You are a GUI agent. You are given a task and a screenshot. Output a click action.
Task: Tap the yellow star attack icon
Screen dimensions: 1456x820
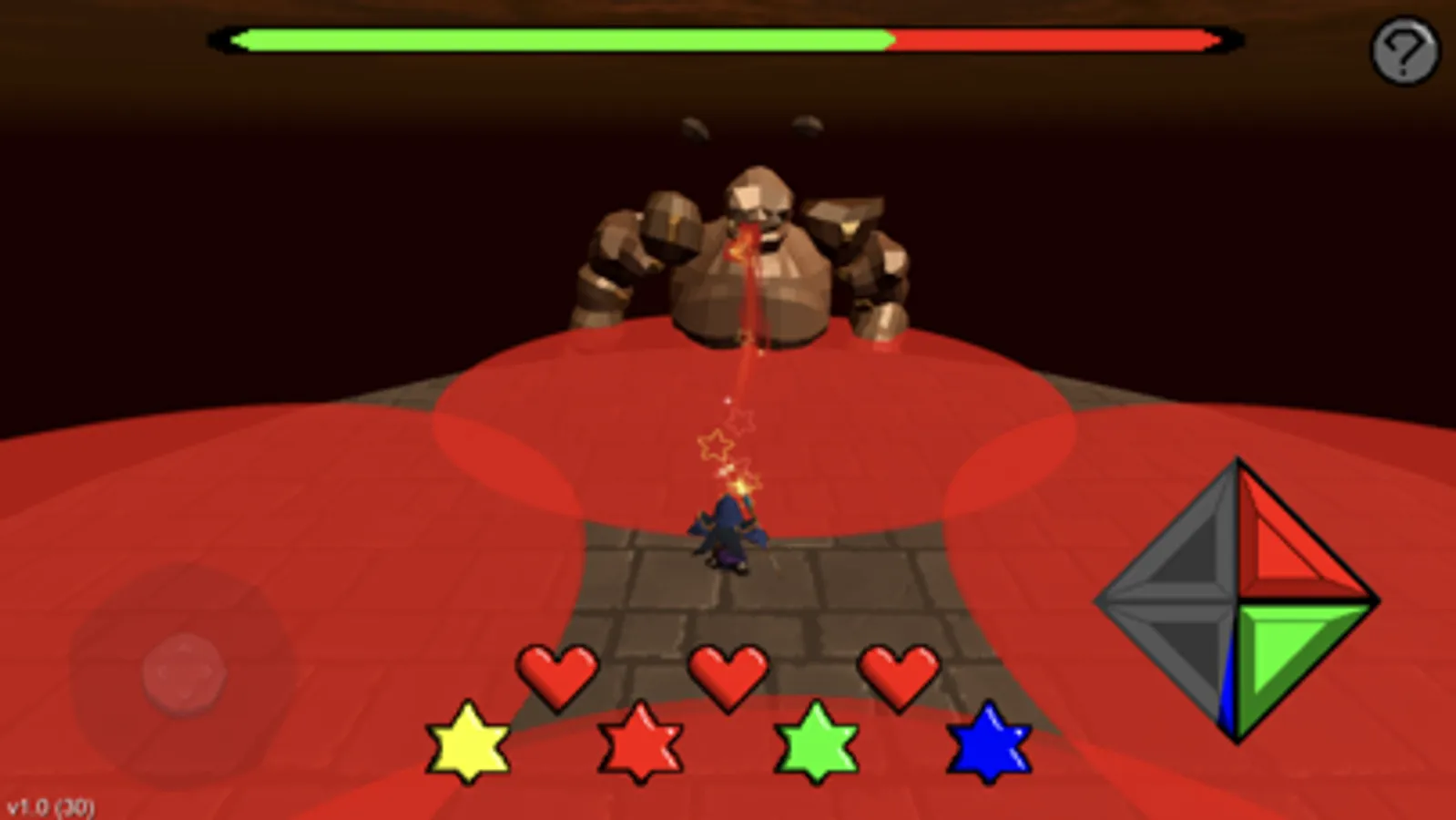[469, 744]
